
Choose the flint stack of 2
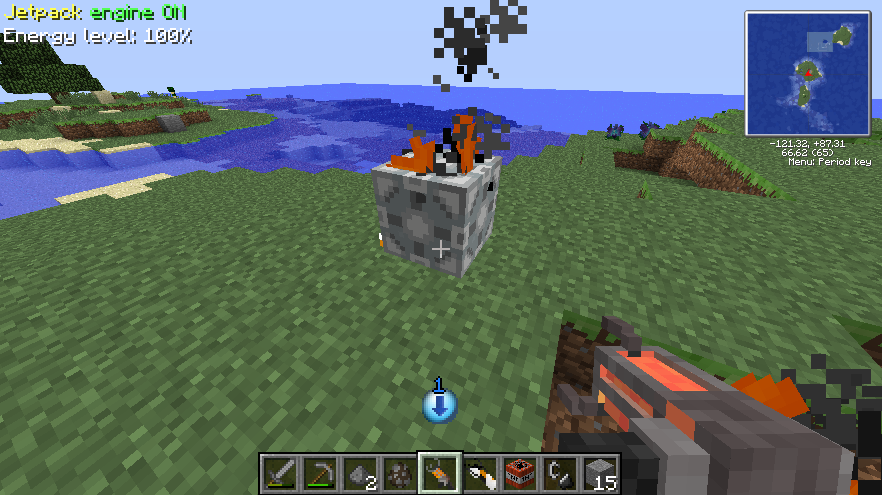[359, 472]
